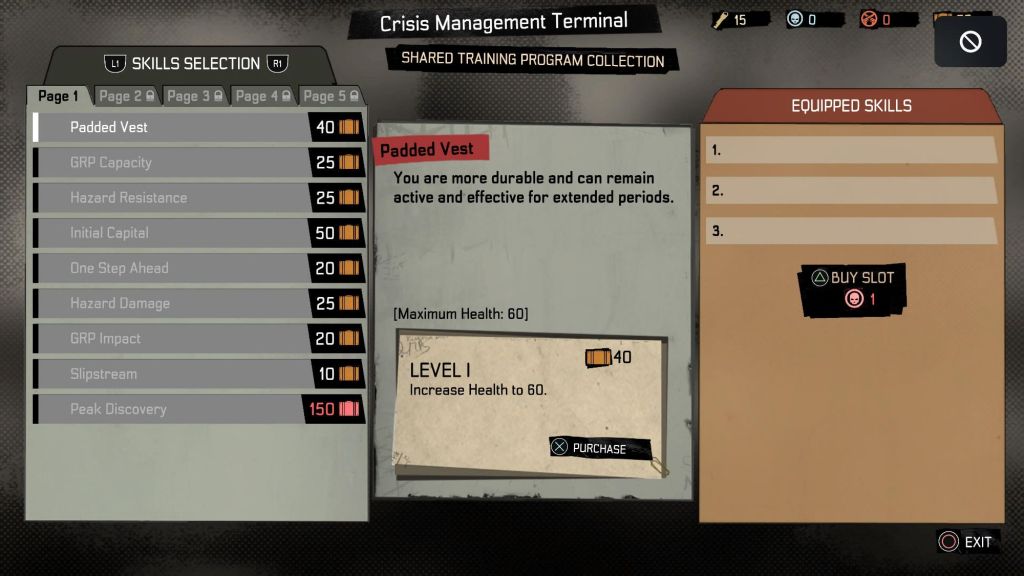Purchase Padded Vest Level I
The image size is (1024, 576).
point(599,448)
